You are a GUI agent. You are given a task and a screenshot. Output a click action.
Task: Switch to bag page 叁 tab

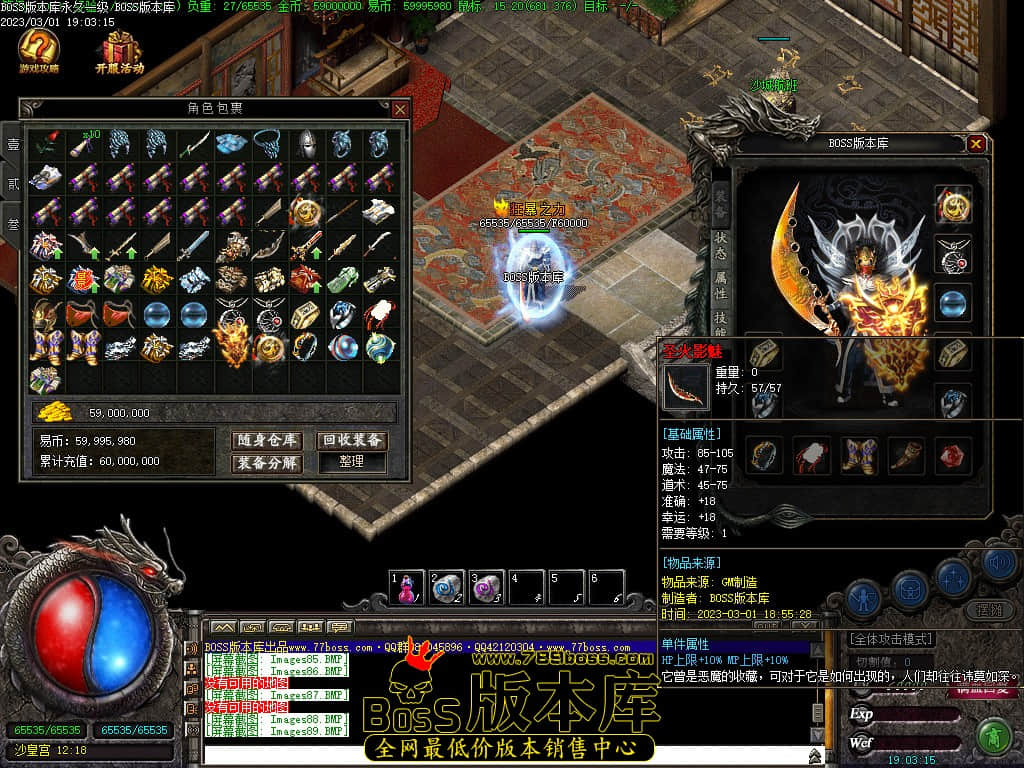point(12,223)
